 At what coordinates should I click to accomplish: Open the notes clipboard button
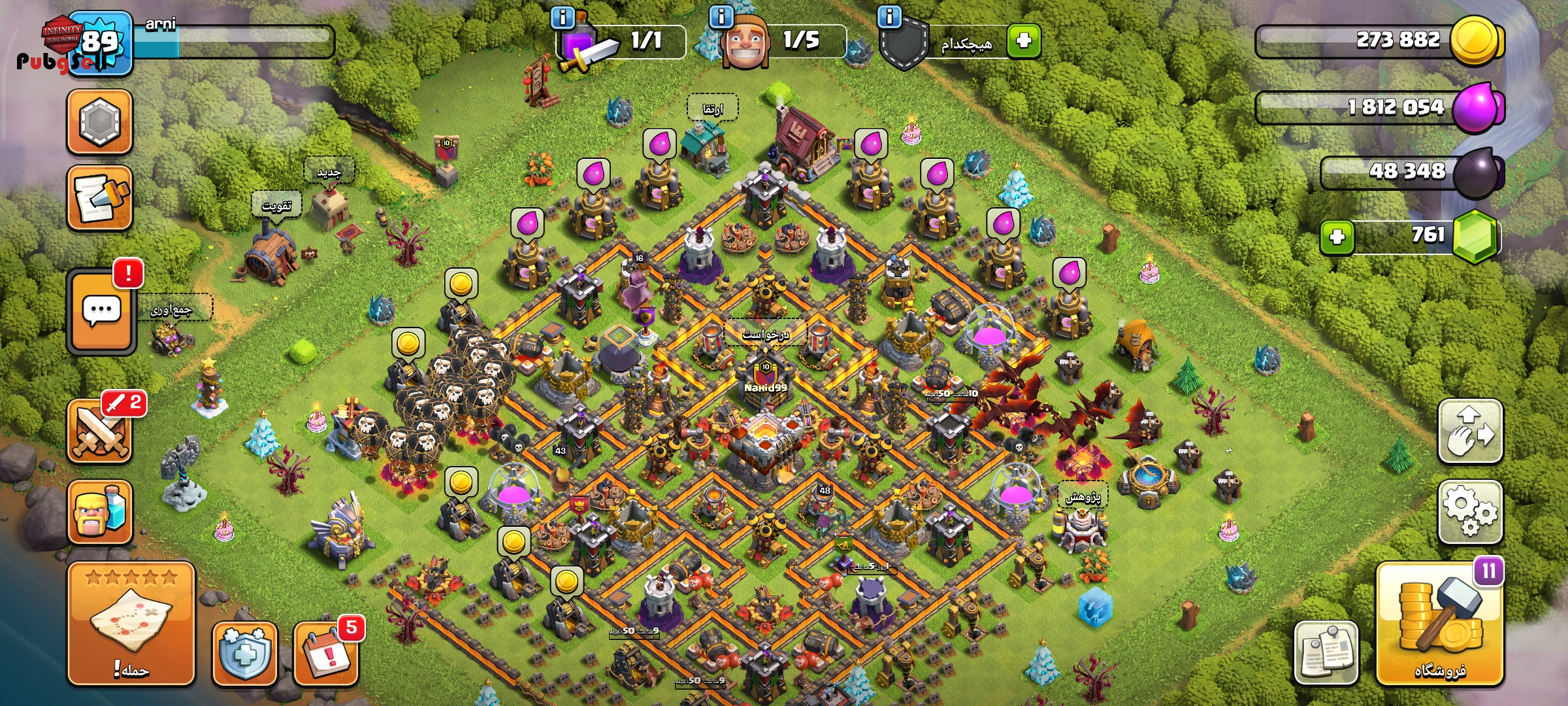(1326, 652)
